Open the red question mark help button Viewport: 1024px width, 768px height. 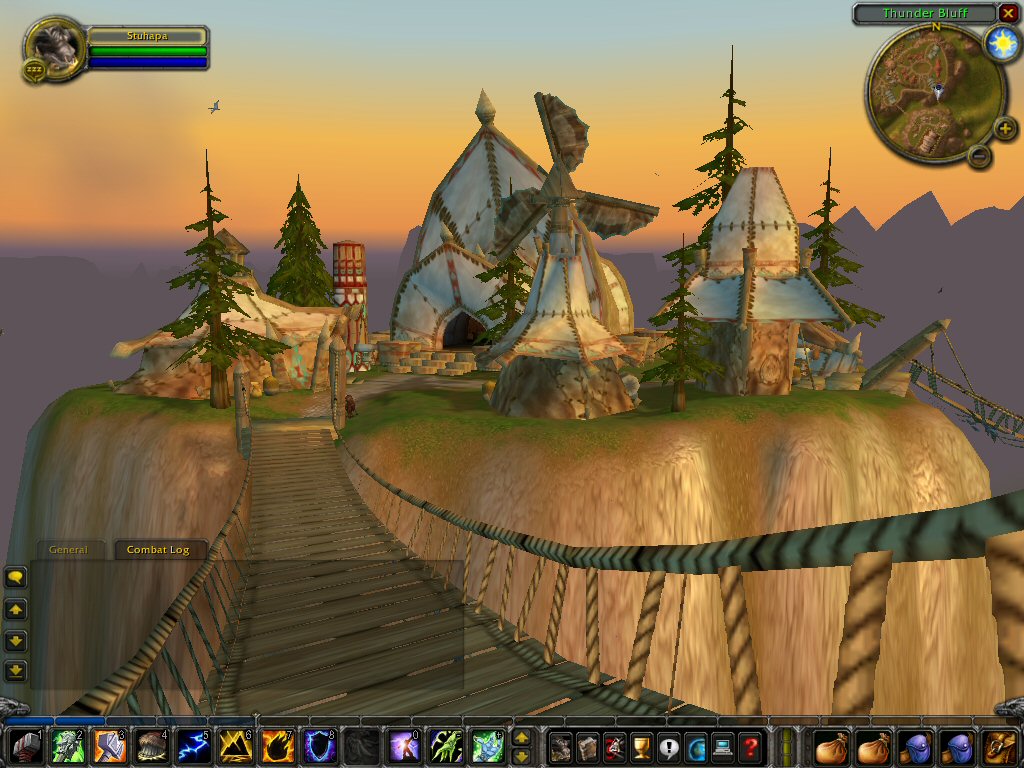coord(749,746)
